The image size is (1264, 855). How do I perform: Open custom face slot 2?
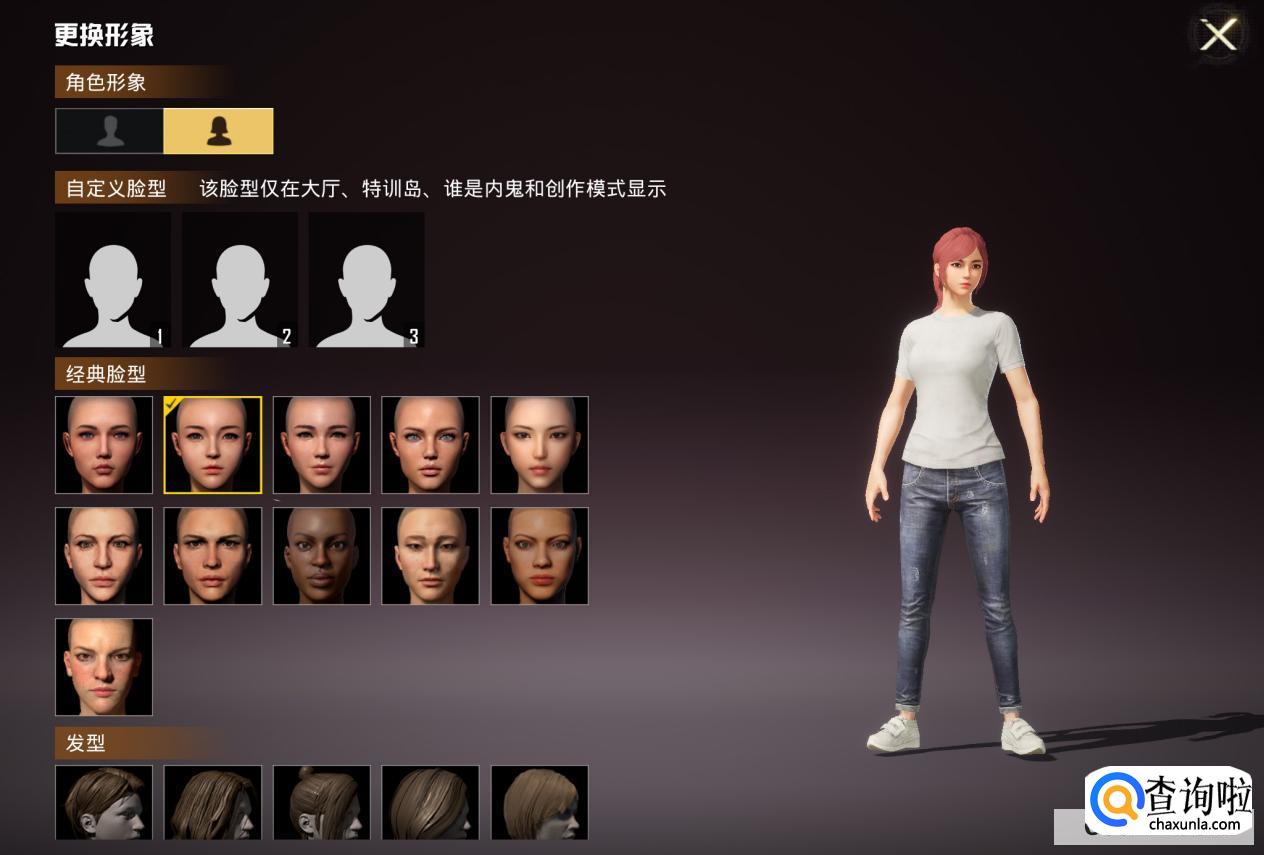240,280
